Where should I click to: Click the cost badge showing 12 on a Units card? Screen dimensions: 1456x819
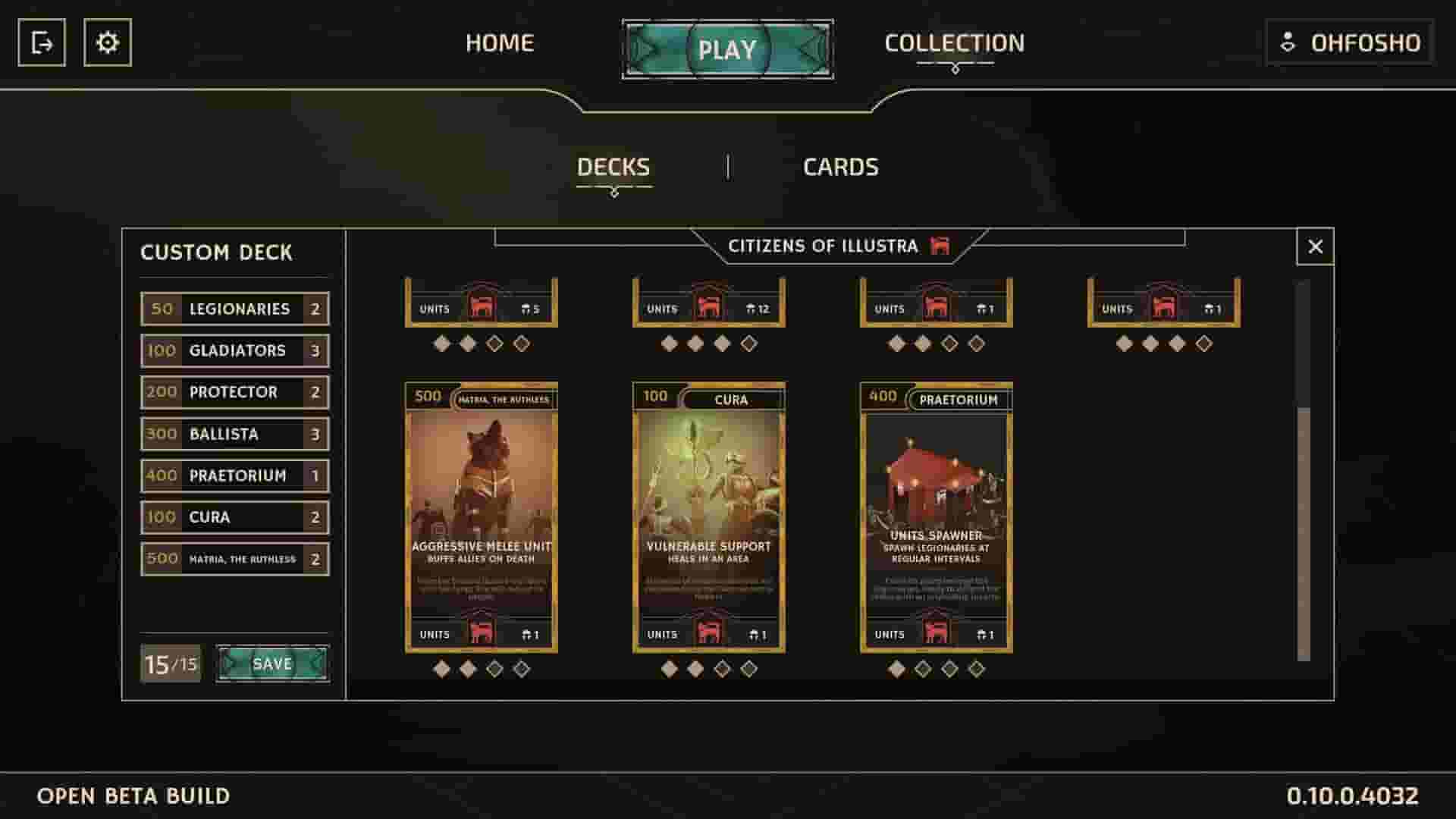pos(758,308)
